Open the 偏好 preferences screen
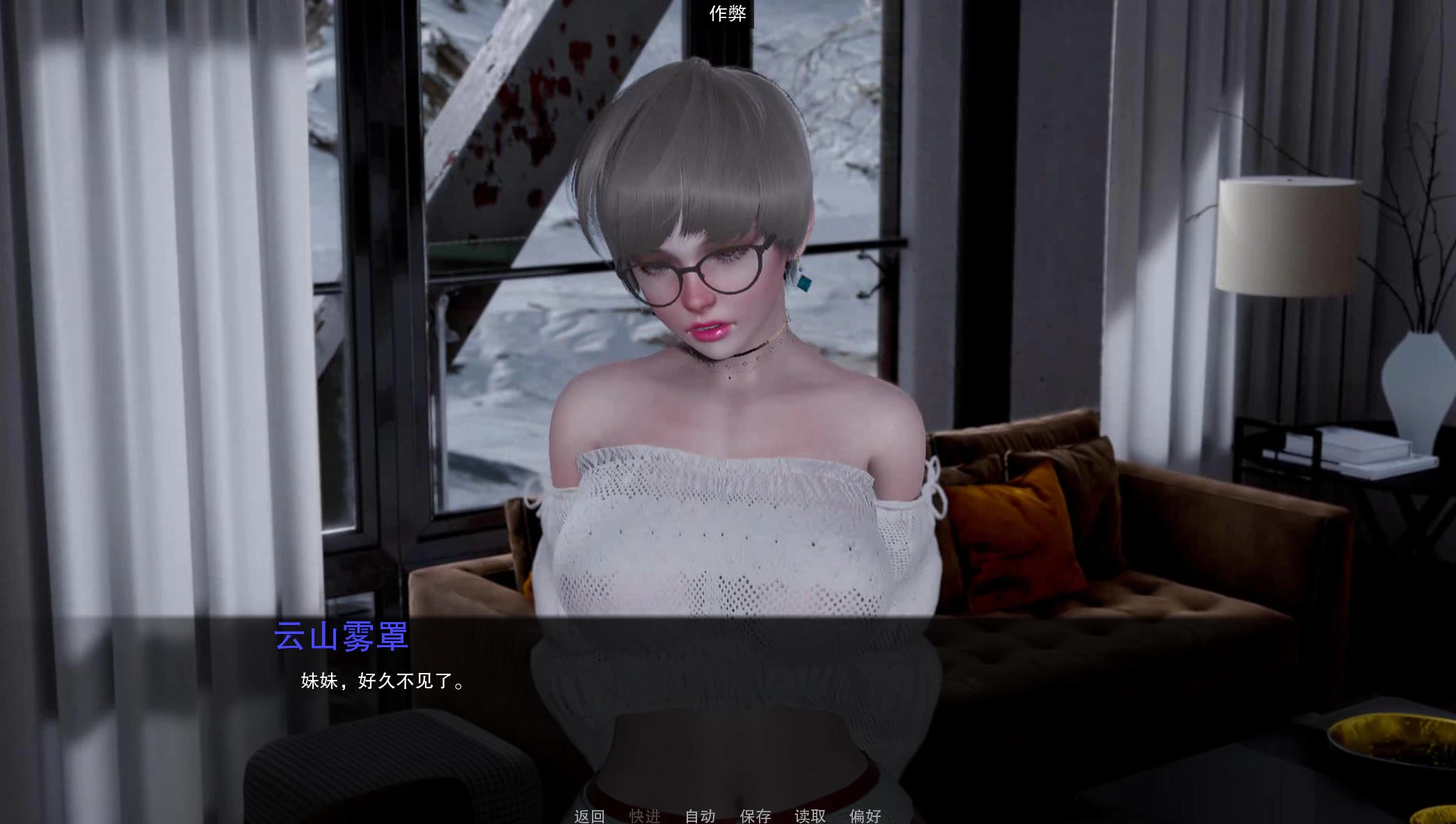 [864, 816]
